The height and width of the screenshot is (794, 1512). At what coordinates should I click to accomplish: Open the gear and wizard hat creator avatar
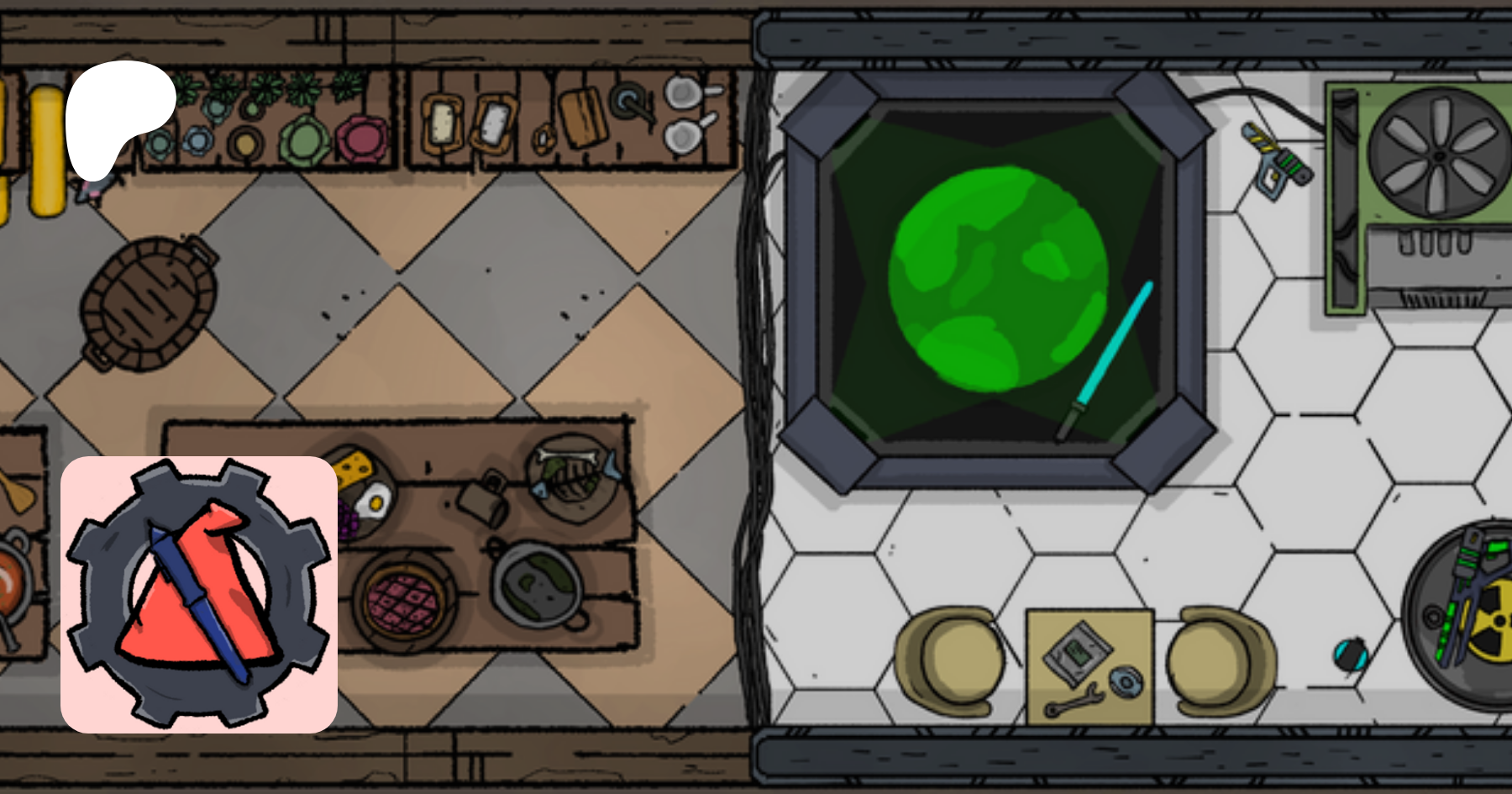pos(199,594)
